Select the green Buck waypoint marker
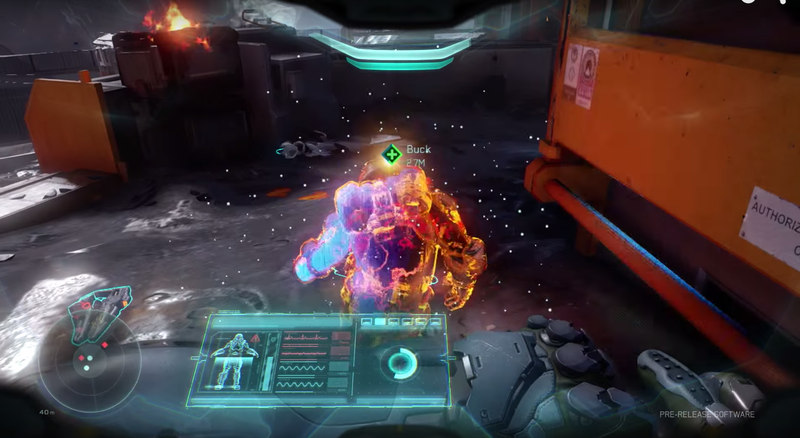 pos(391,155)
